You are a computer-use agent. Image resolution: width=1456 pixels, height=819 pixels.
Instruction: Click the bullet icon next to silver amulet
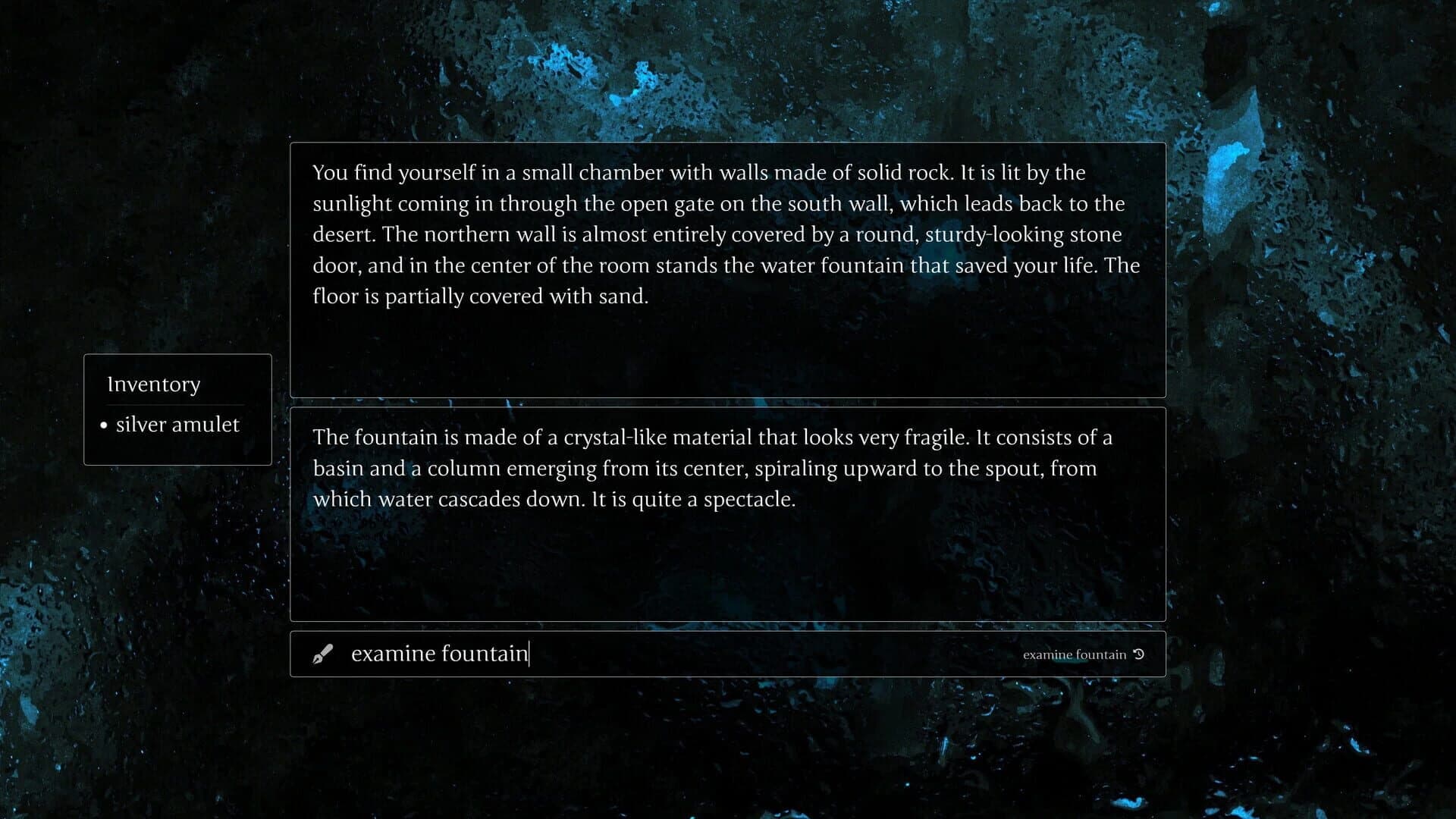(x=105, y=425)
